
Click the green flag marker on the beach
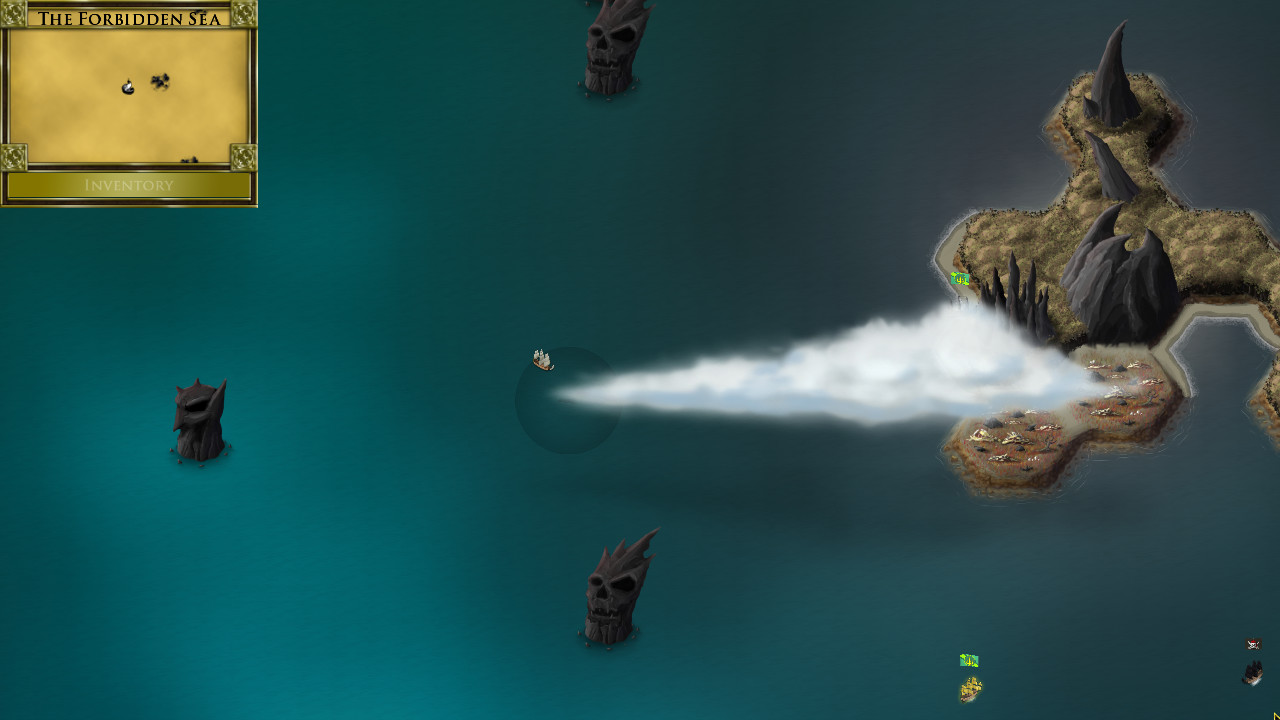click(958, 280)
